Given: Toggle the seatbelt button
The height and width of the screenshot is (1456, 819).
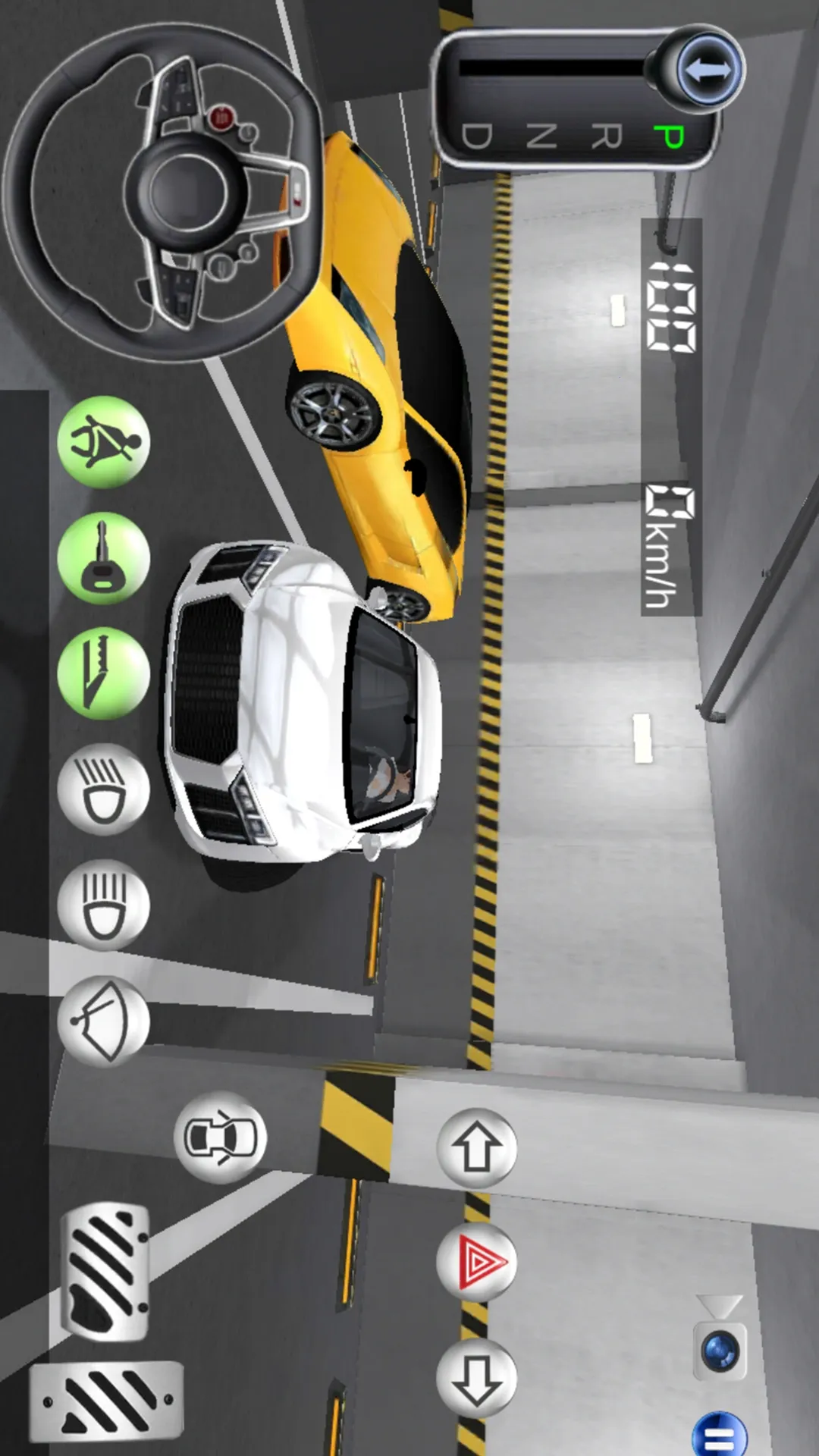Looking at the screenshot, I should coord(104,442).
